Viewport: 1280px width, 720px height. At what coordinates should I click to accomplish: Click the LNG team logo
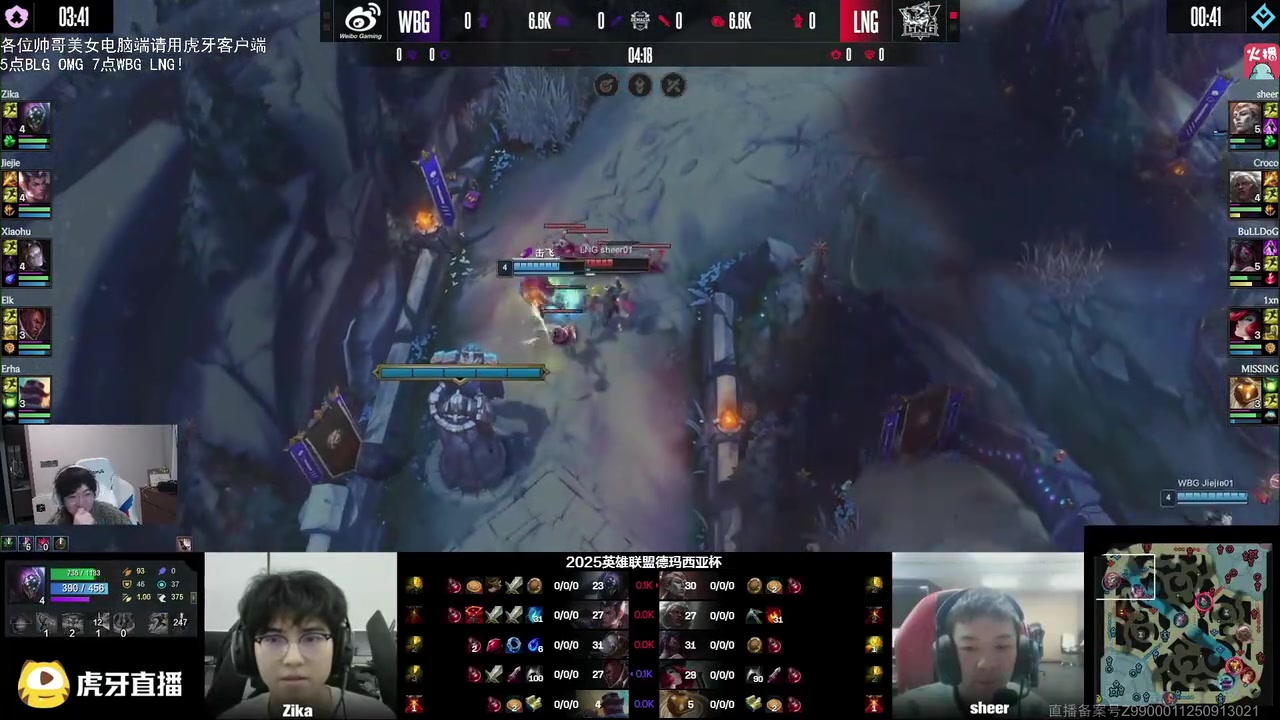[x=918, y=21]
